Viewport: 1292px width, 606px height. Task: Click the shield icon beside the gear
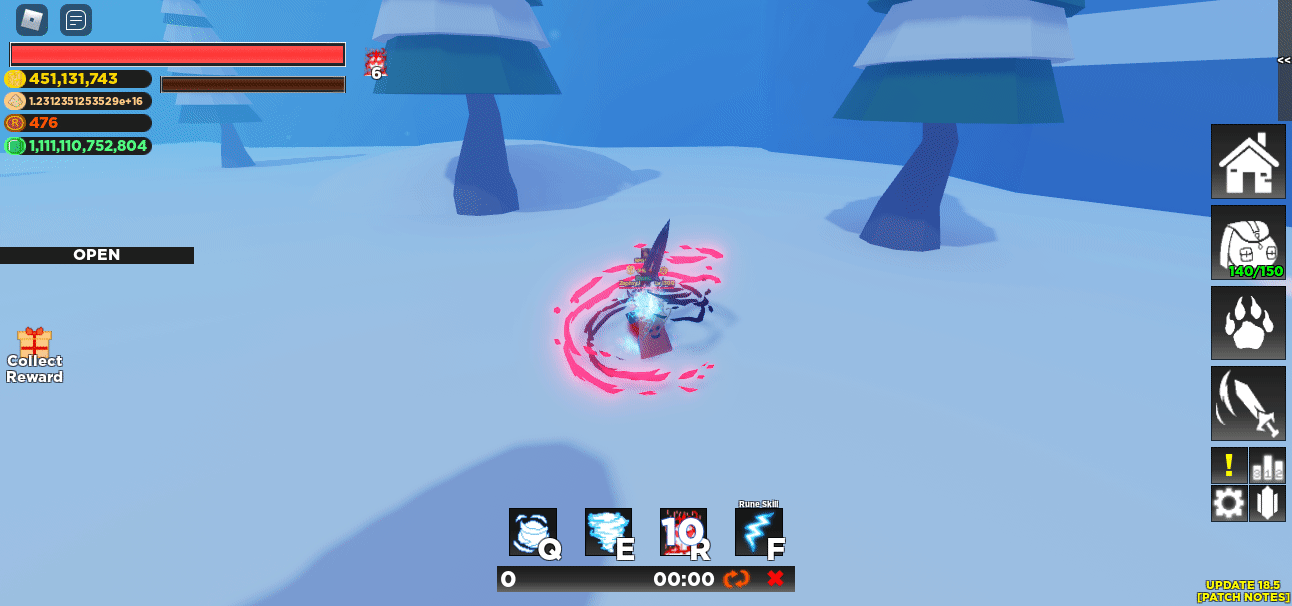pyautogui.click(x=1267, y=503)
